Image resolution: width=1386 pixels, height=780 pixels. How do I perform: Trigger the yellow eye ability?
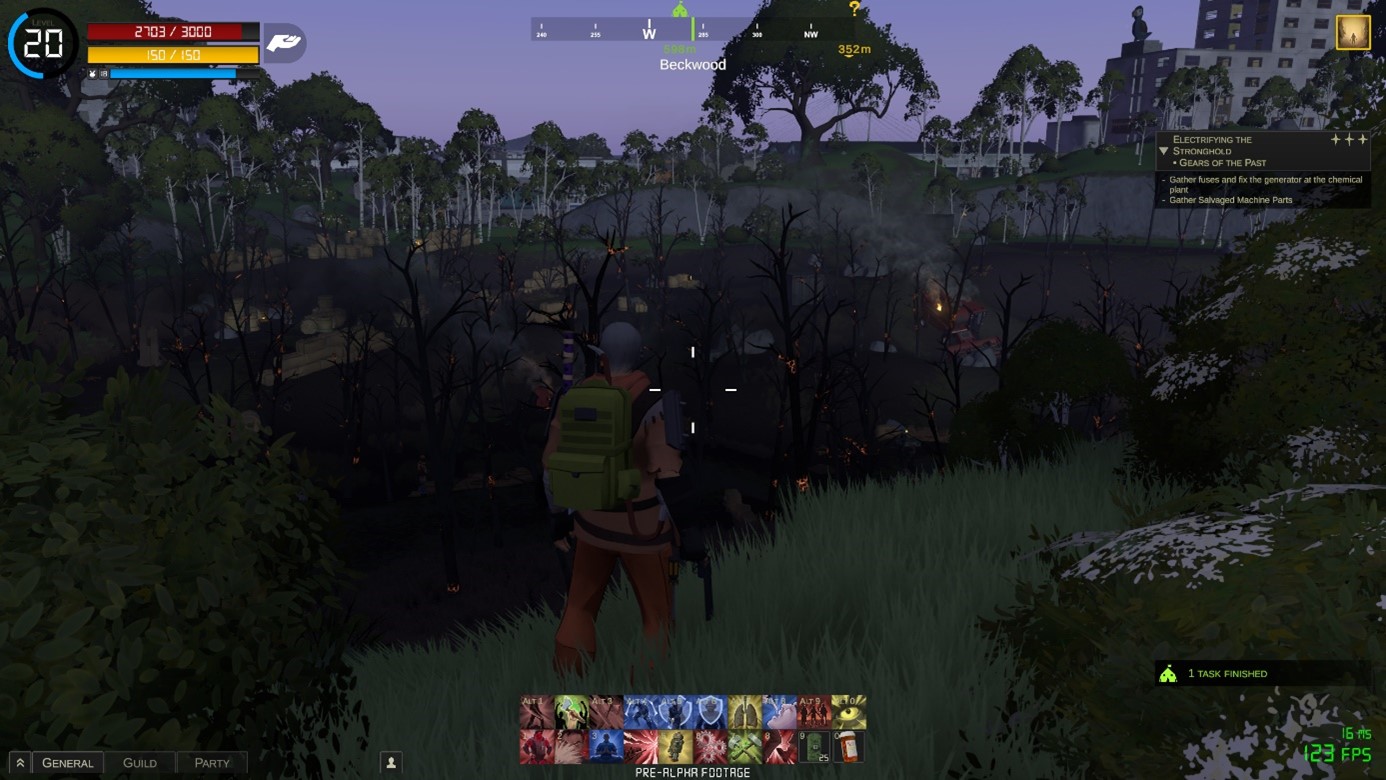[849, 712]
